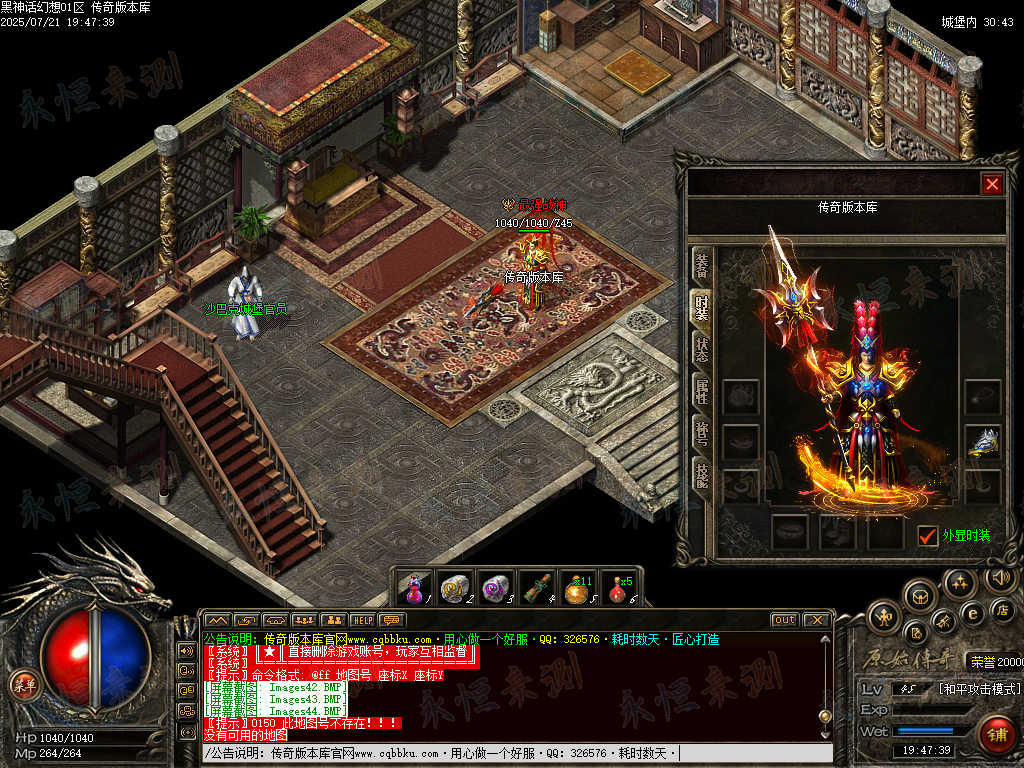Select the grey scroll in hotbar slot 2
The height and width of the screenshot is (768, 1024).
(455, 588)
